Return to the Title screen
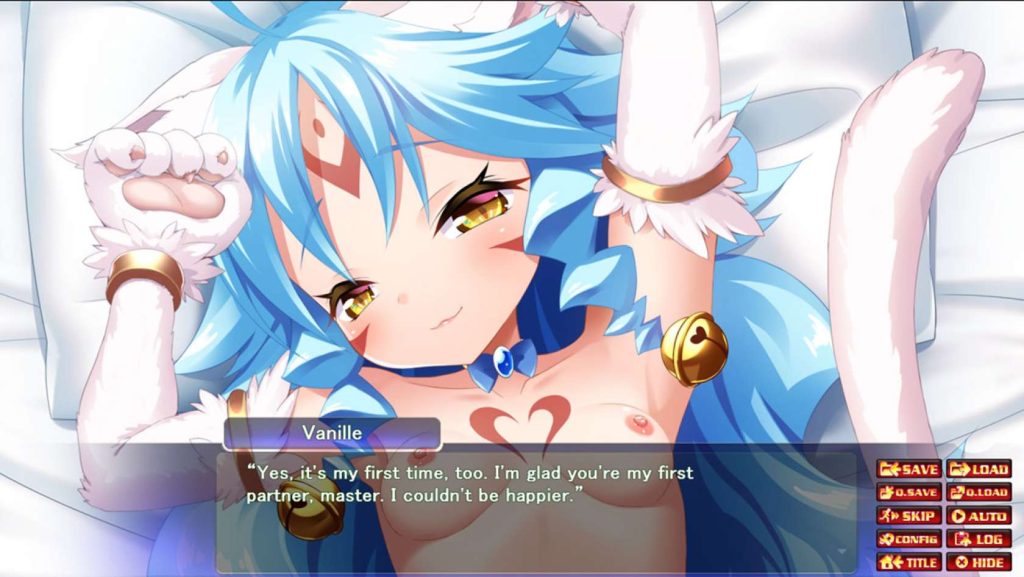 point(908,562)
